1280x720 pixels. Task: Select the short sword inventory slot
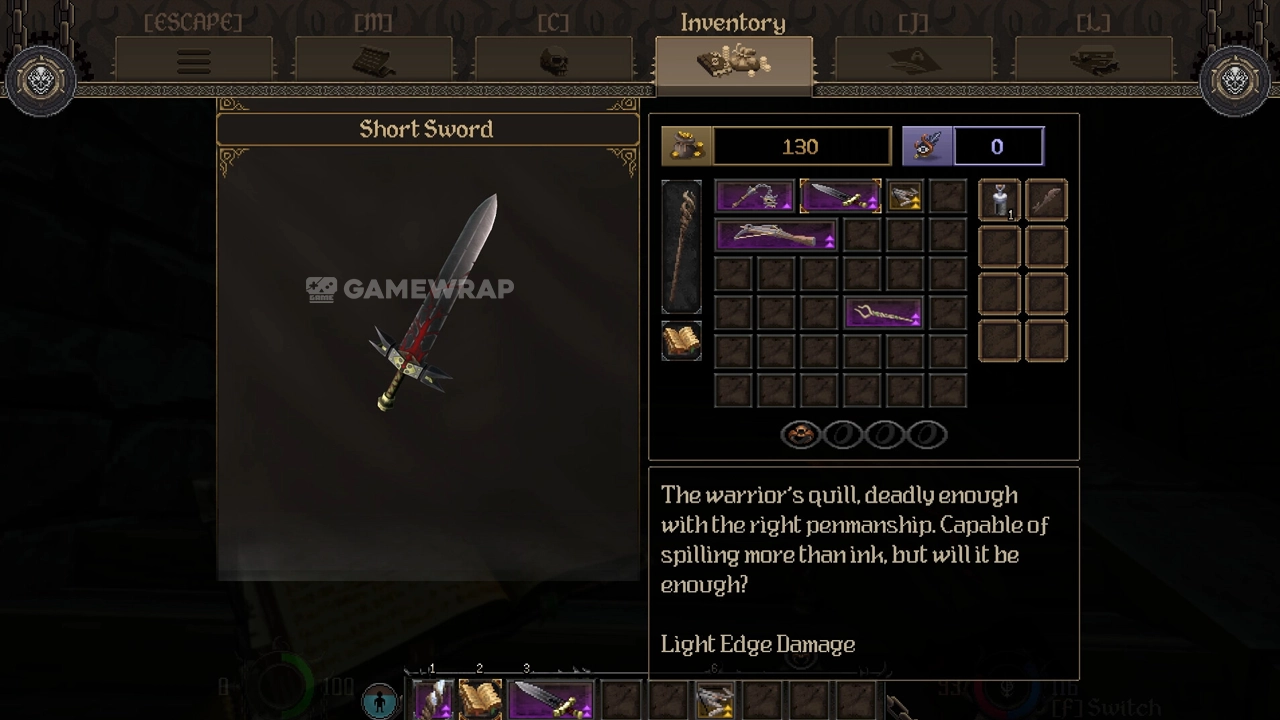pos(840,197)
